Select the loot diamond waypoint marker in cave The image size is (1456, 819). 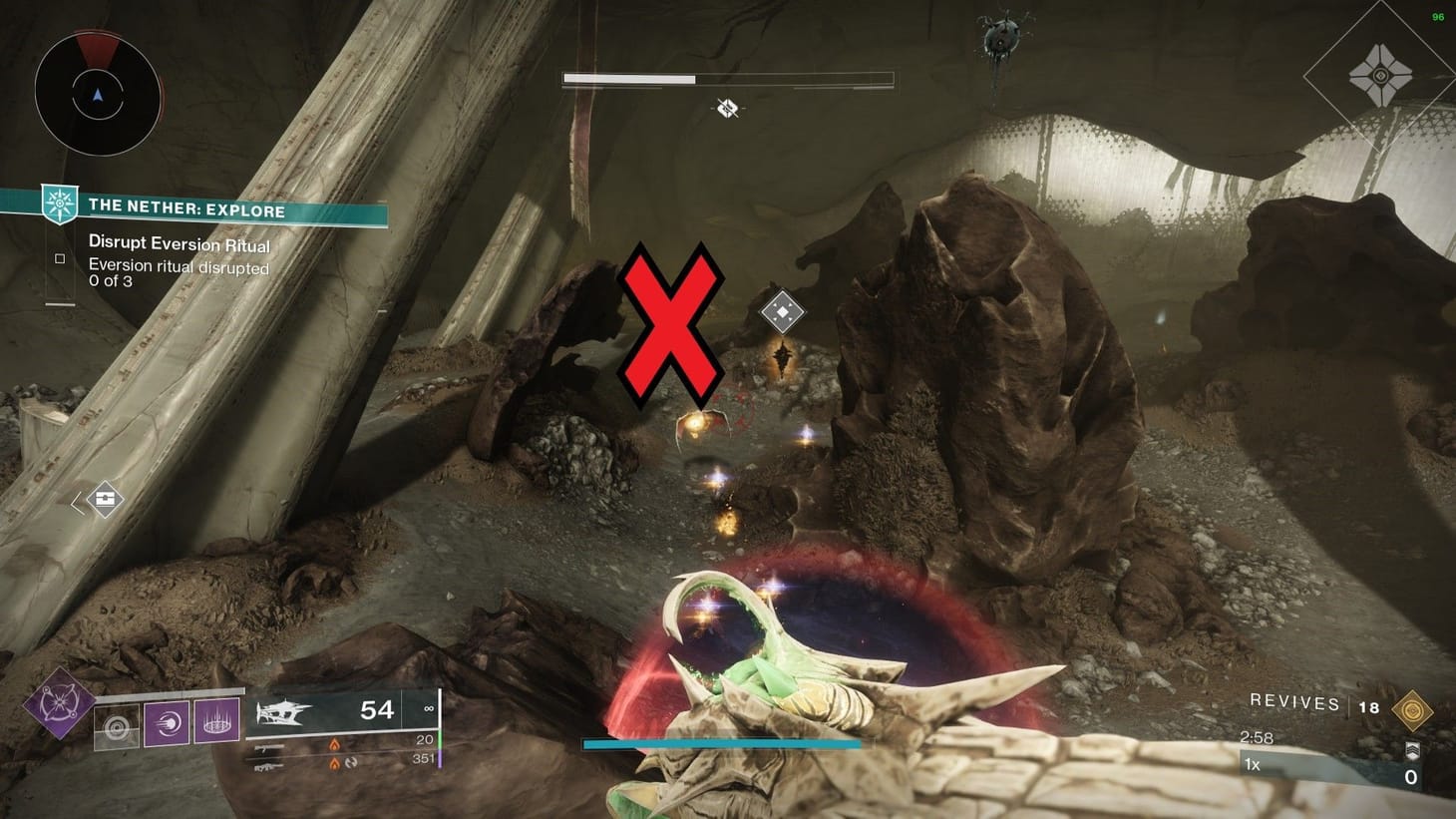783,312
